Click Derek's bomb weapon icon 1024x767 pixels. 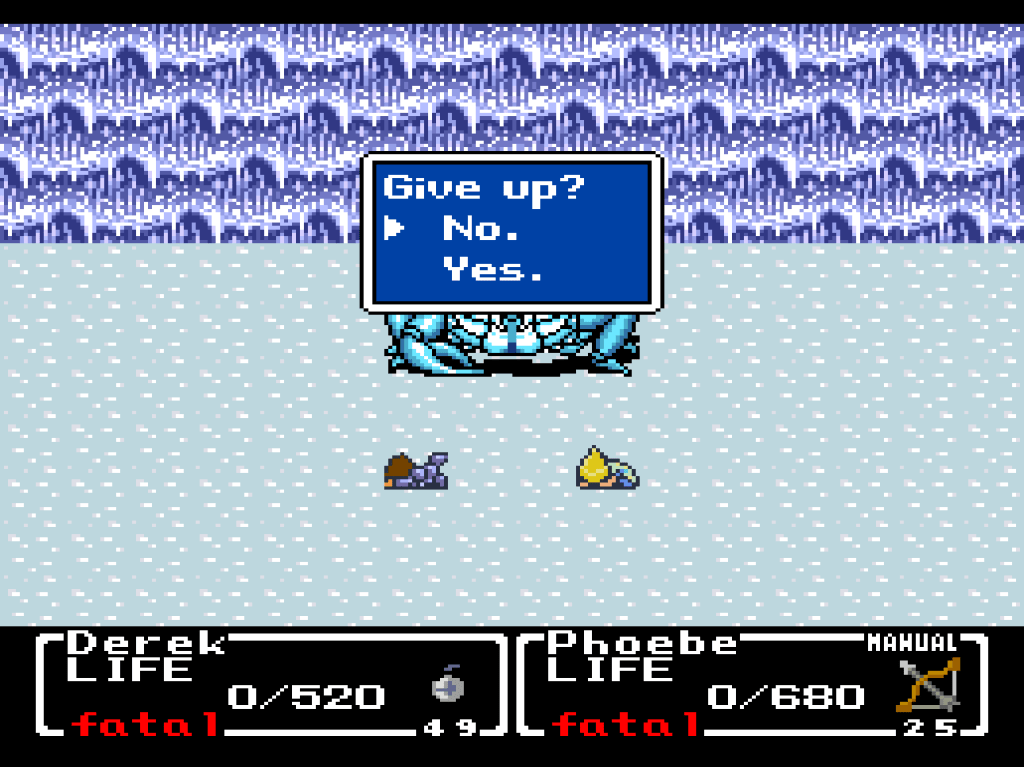point(447,687)
